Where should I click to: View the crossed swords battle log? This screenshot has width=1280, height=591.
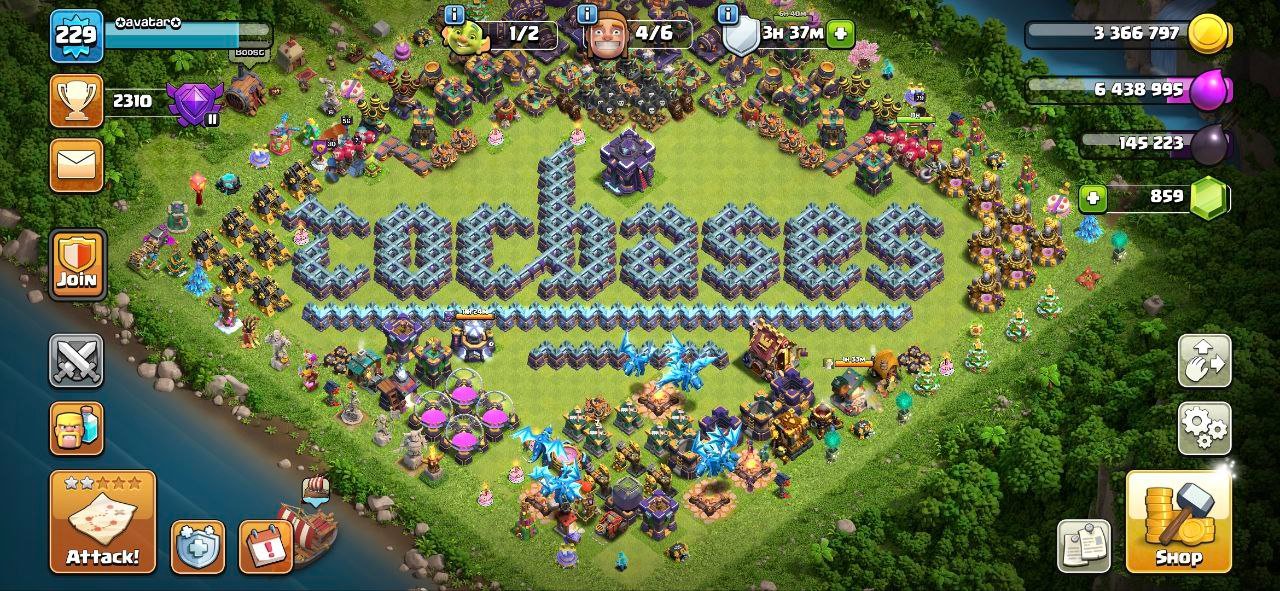(x=77, y=361)
